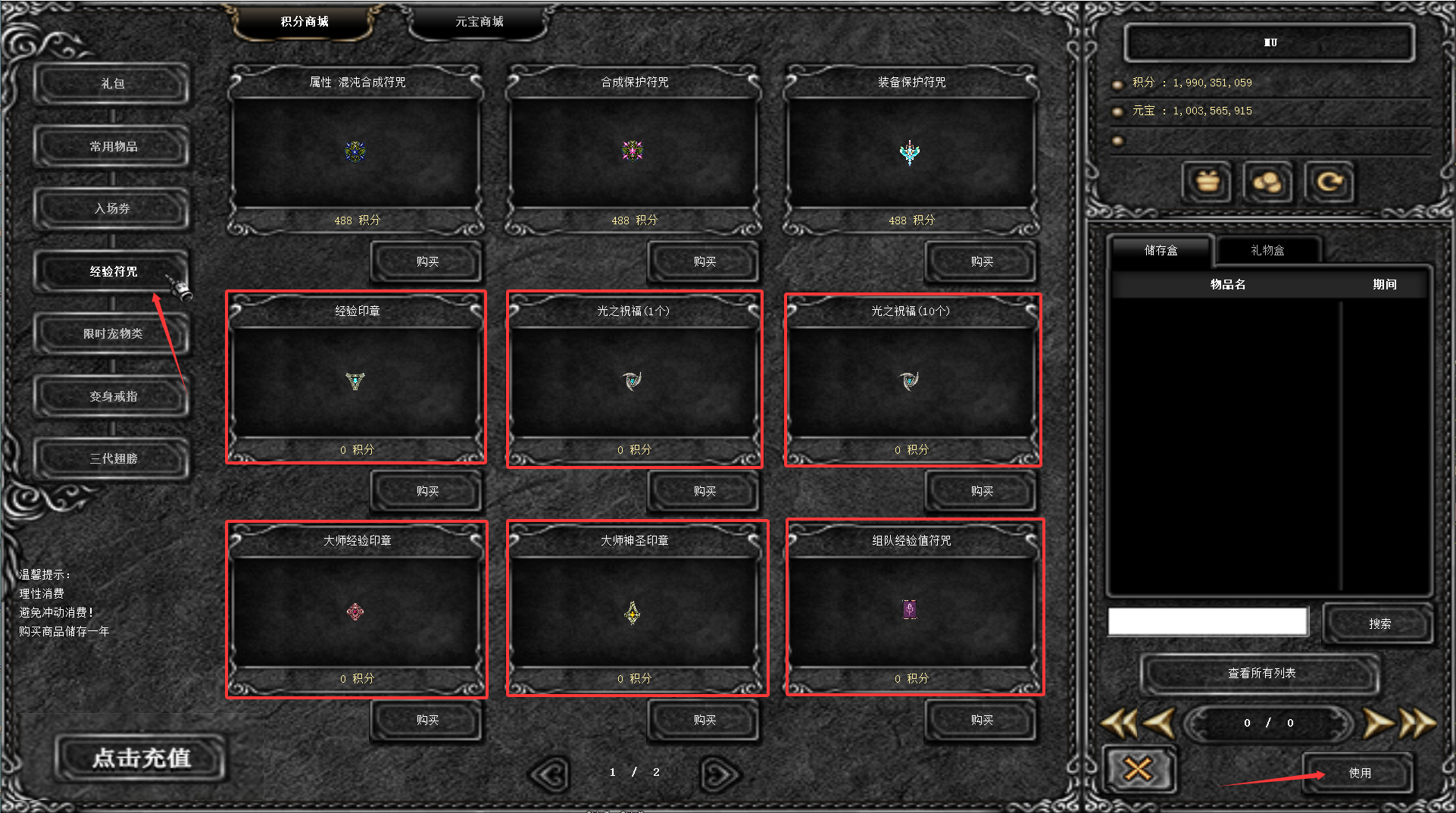This screenshot has width=1456, height=813.
Task: Open 查看所有列表 full list
Action: click(x=1261, y=673)
